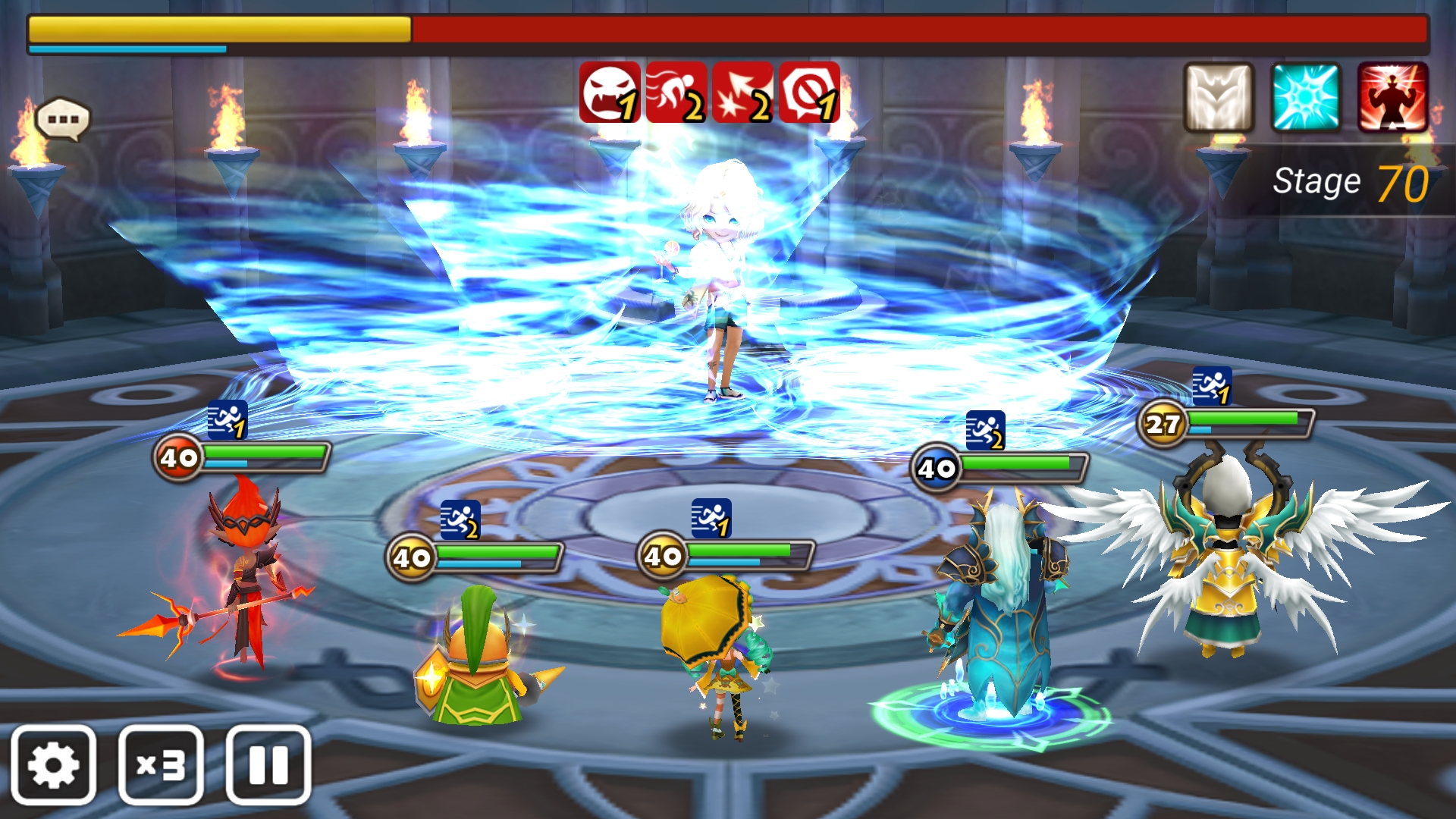Check the crossed-out circle debuff icon

[809, 93]
